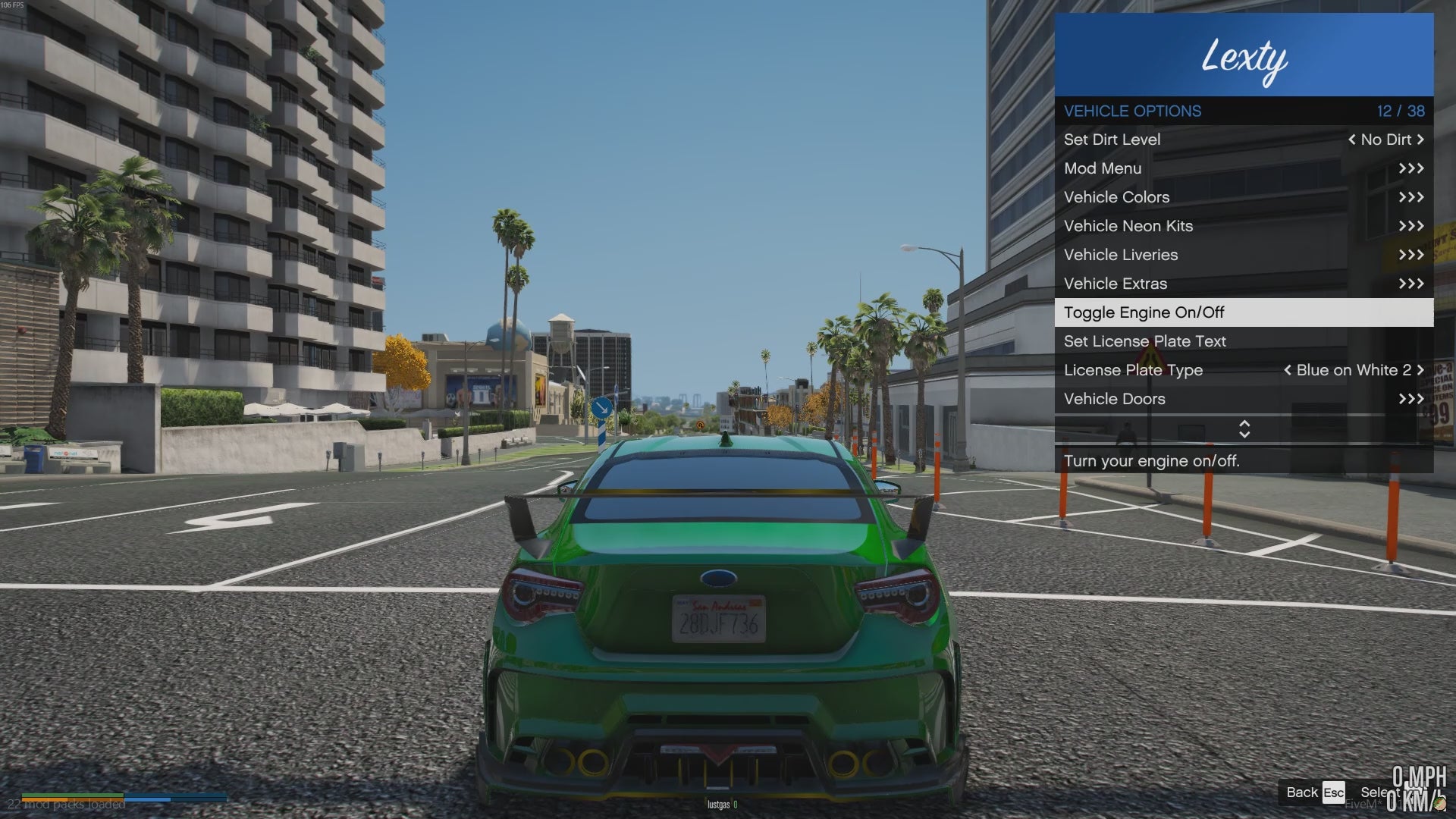The image size is (1456, 819).
Task: Select Vehicle Neon Kits entry
Action: tap(1244, 226)
